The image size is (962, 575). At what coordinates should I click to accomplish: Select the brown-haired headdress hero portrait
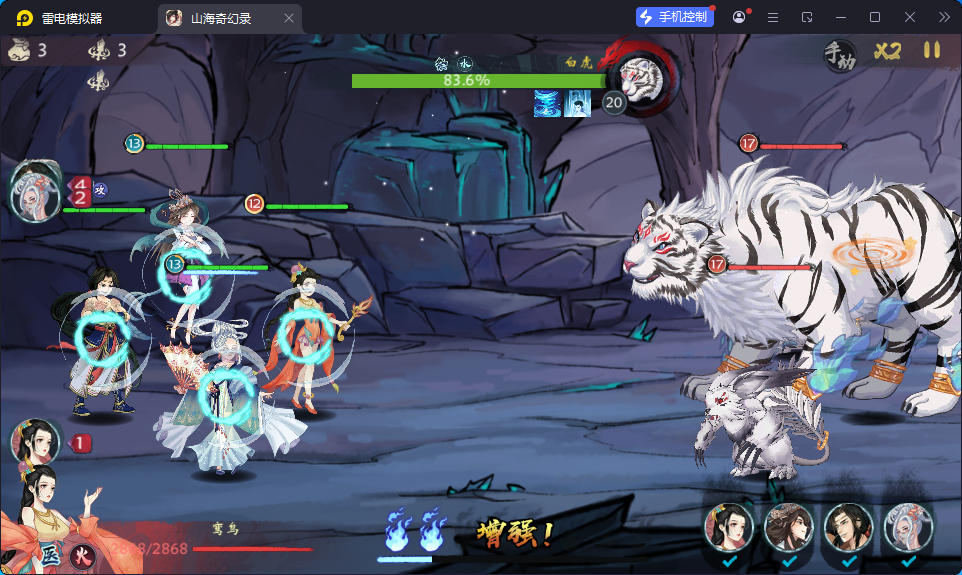[x=788, y=528]
